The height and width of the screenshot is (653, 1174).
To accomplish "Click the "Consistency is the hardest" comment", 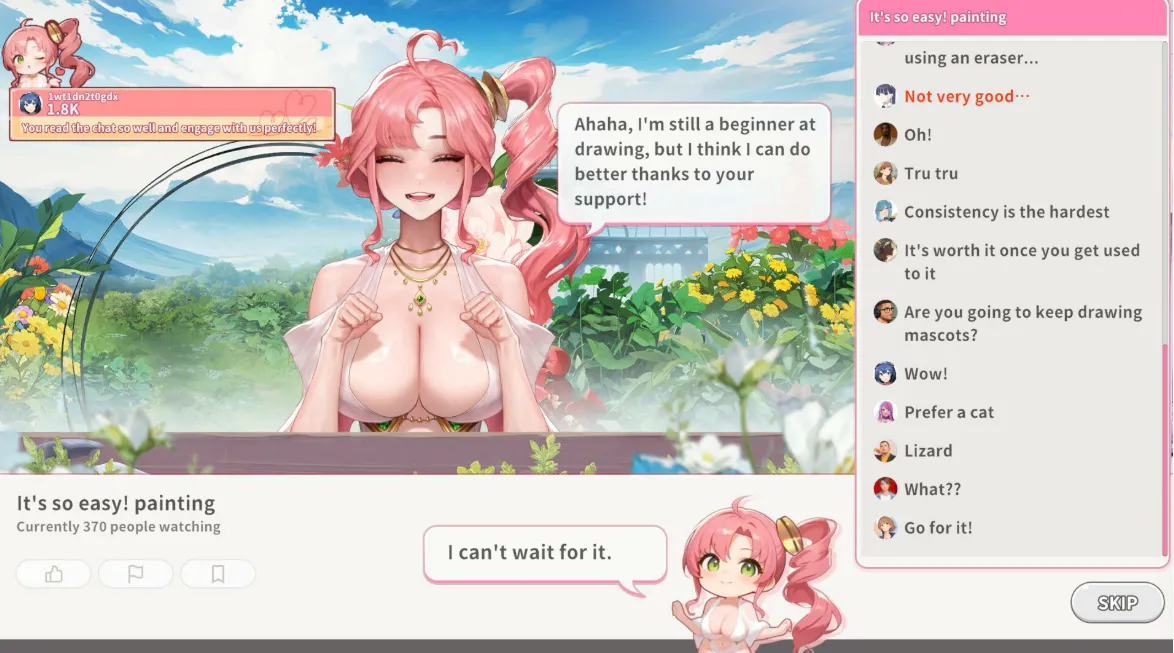I will [1006, 212].
